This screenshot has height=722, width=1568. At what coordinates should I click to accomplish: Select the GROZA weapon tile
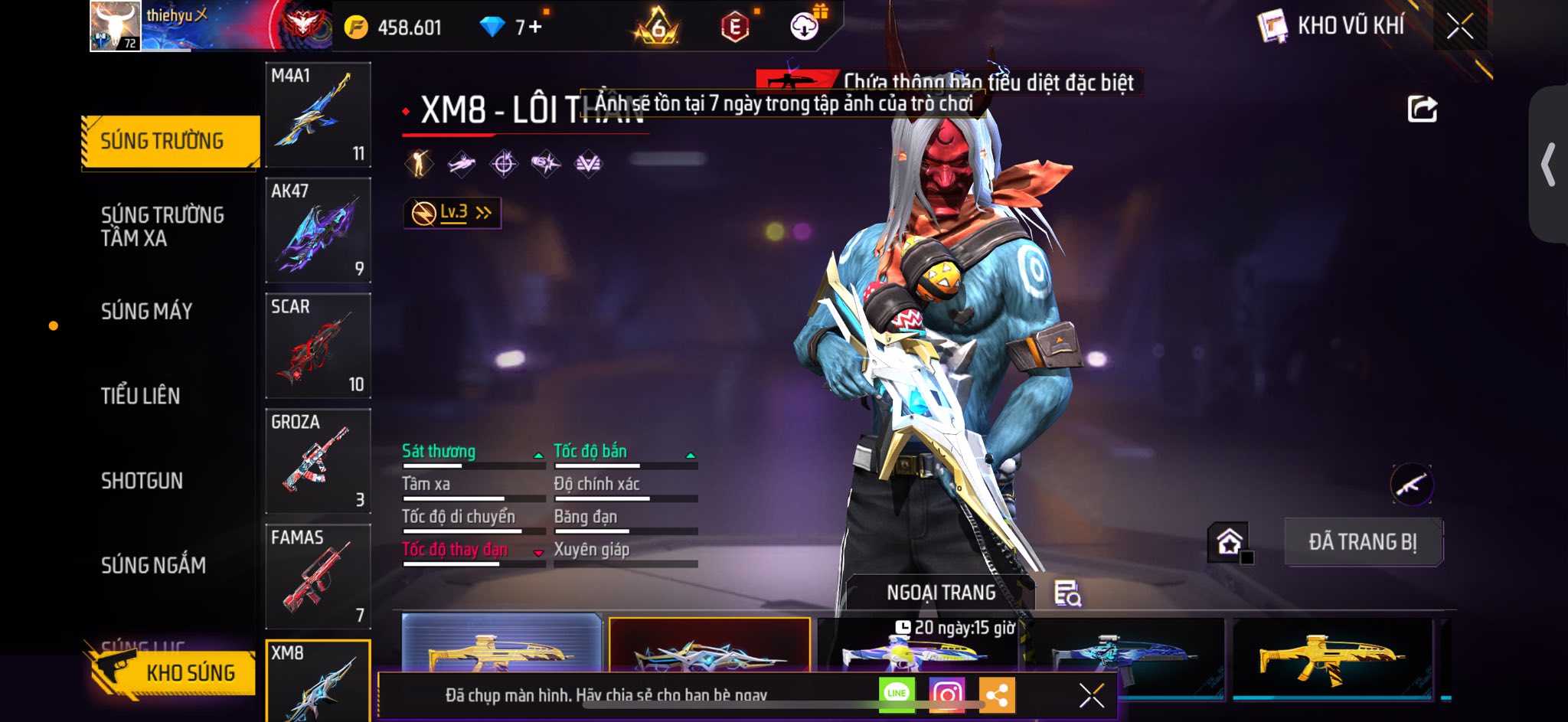[x=318, y=462]
